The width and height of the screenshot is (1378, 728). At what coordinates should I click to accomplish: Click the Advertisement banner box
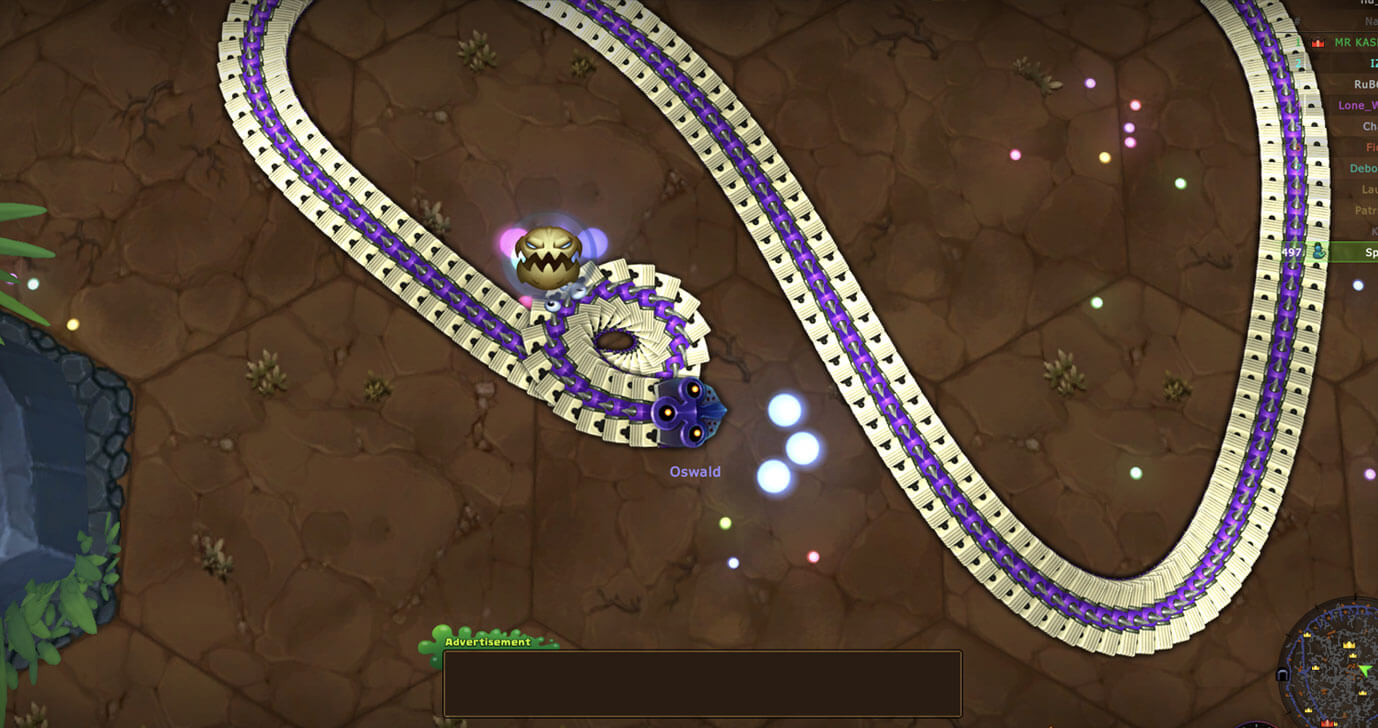(x=702, y=684)
